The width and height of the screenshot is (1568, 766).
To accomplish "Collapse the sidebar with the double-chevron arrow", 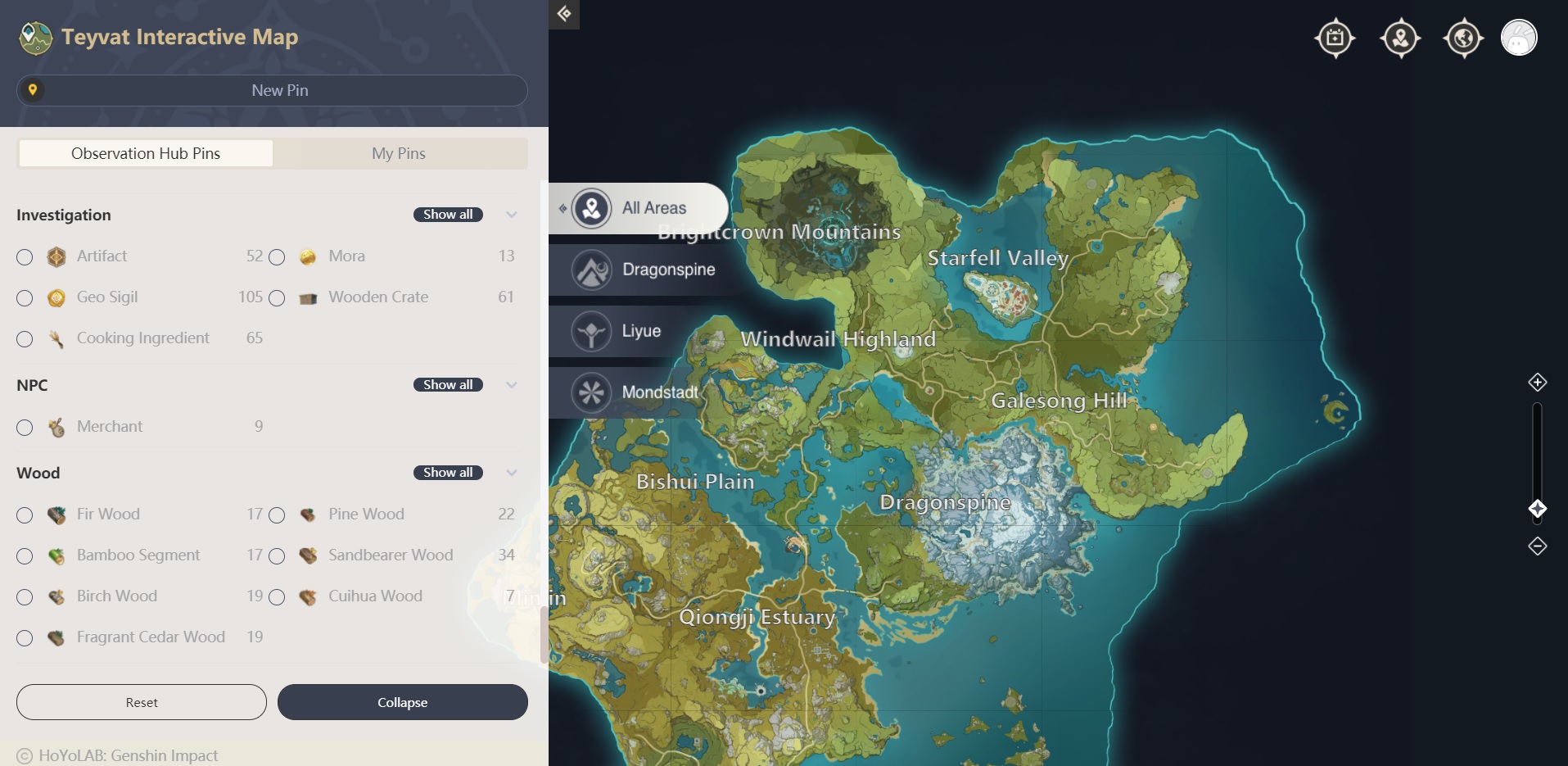I will click(564, 14).
